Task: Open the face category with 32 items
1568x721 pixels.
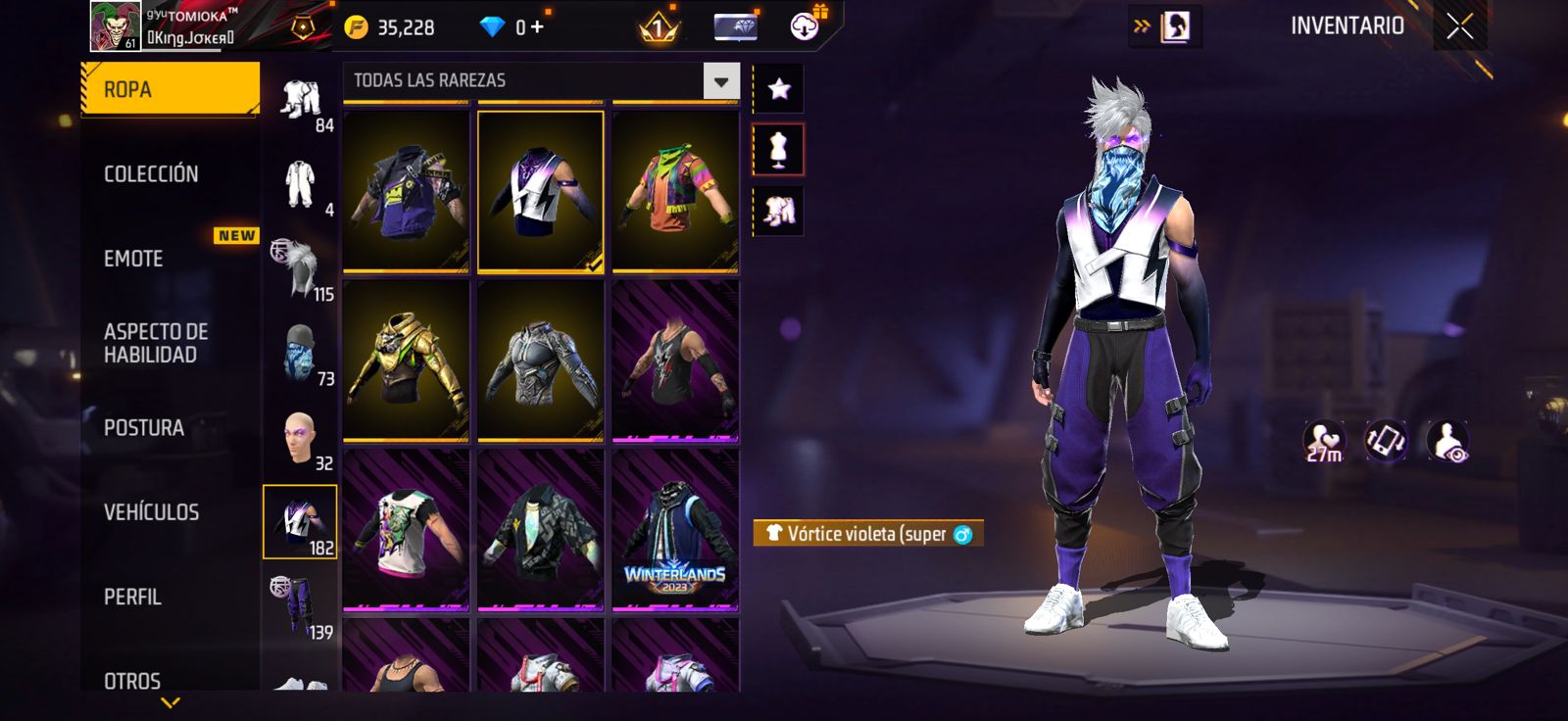Action: tap(300, 438)
